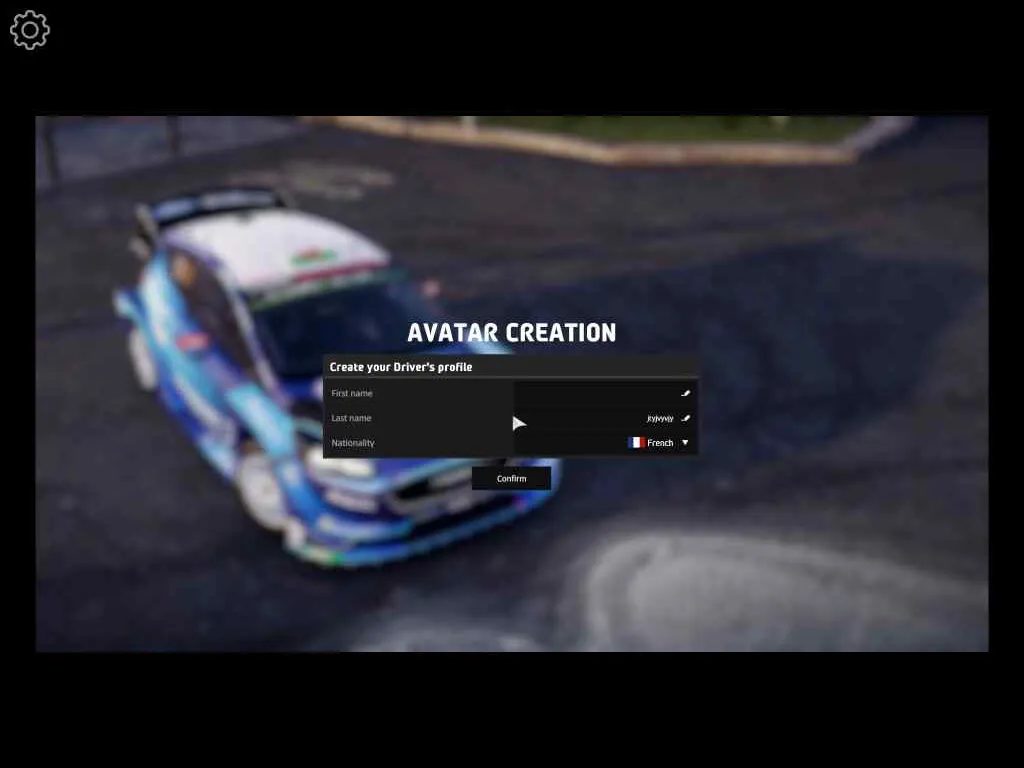1024x768 pixels.
Task: Confirm the driver's profile
Action: click(x=511, y=479)
